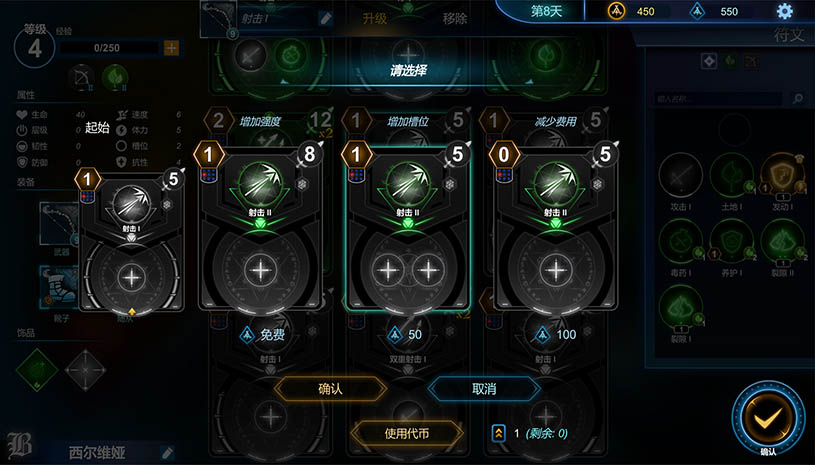The image size is (815, 465).
Task: Click the 使用代币 button
Action: click(x=407, y=433)
